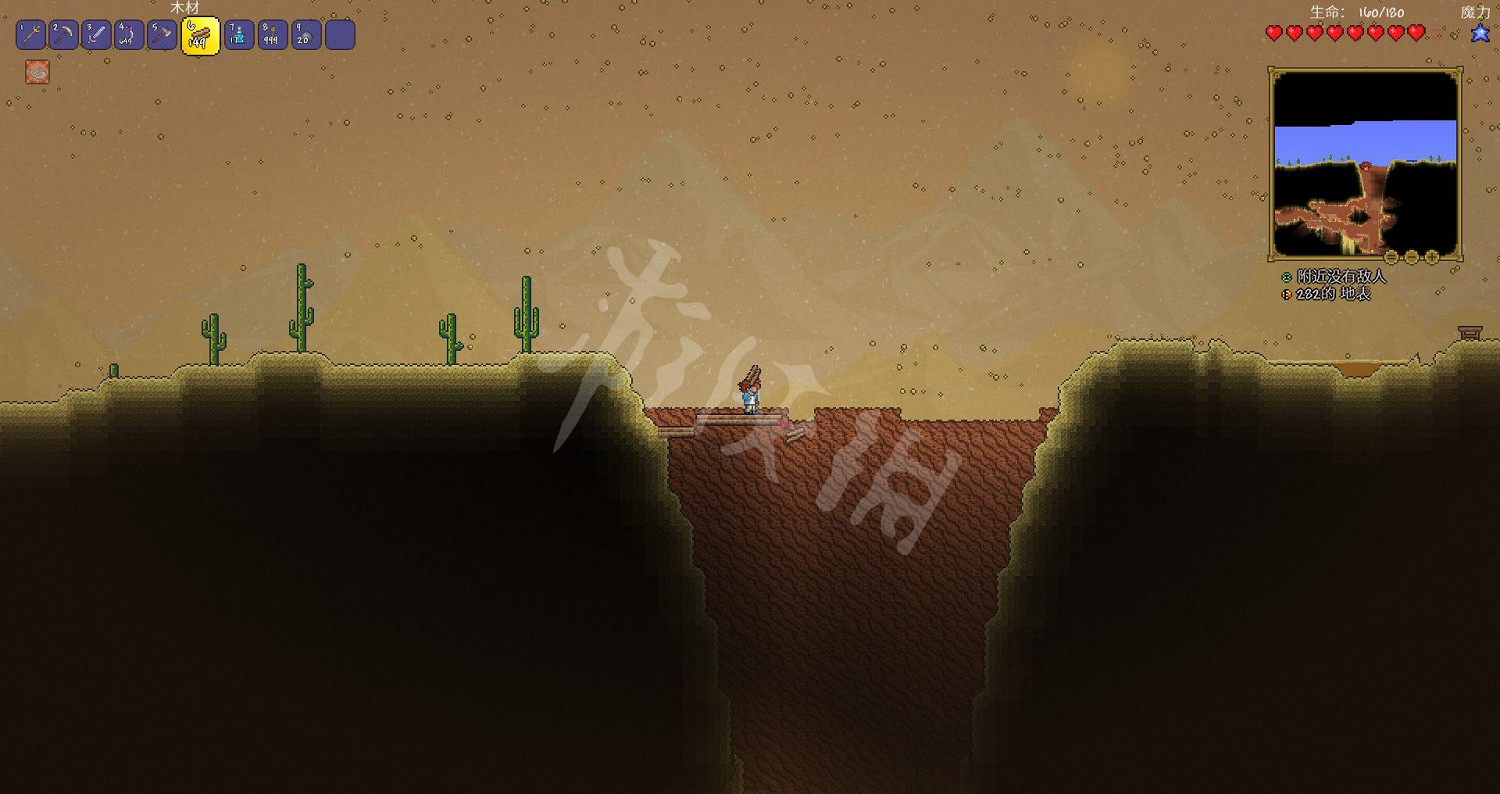The height and width of the screenshot is (794, 1500).
Task: Click the leftmost heart in the life bar
Action: [x=1272, y=33]
